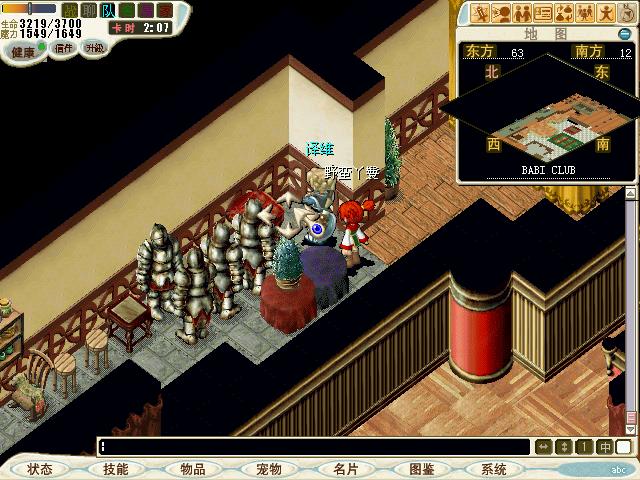Open the 技能 skills menu
Image resolution: width=640 pixels, height=480 pixels.
pos(115,469)
